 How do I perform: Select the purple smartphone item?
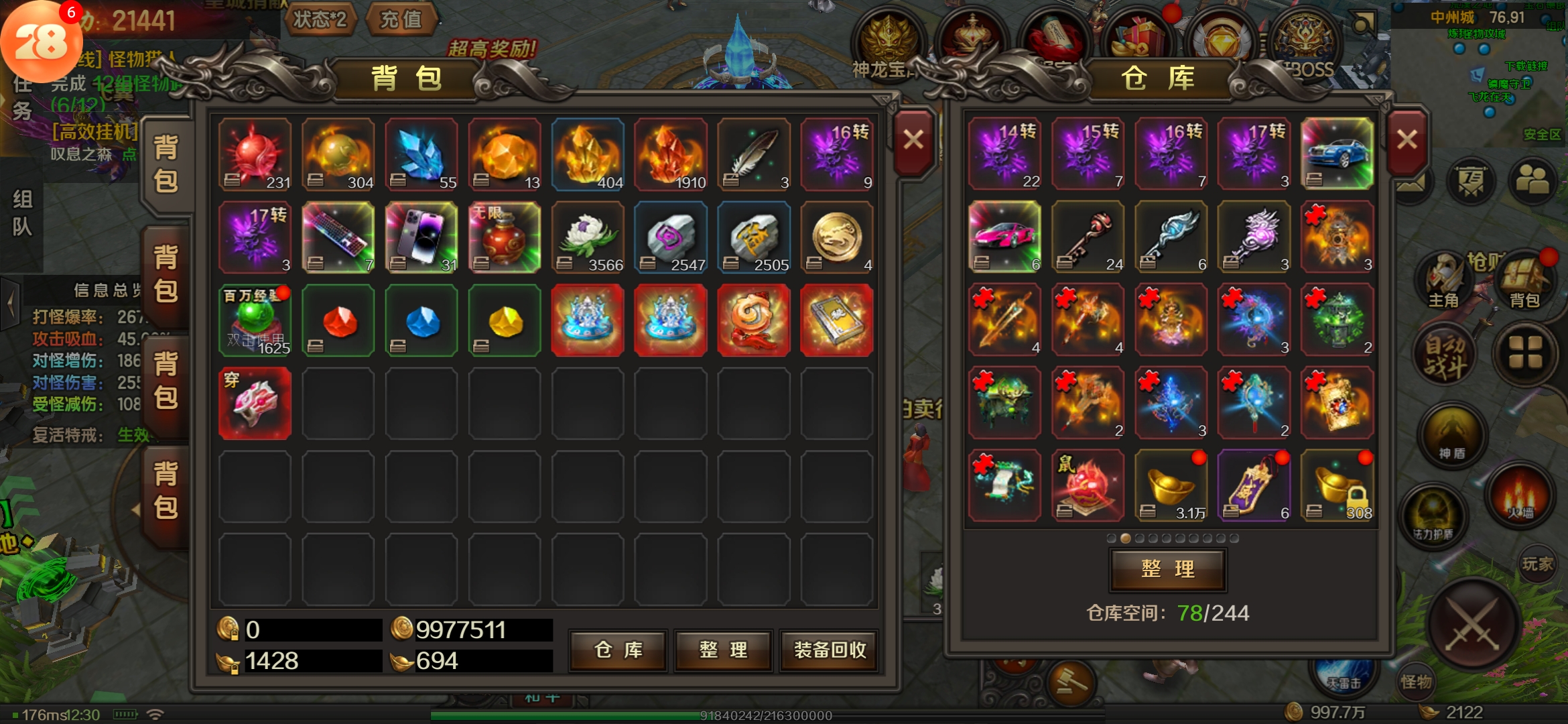421,237
